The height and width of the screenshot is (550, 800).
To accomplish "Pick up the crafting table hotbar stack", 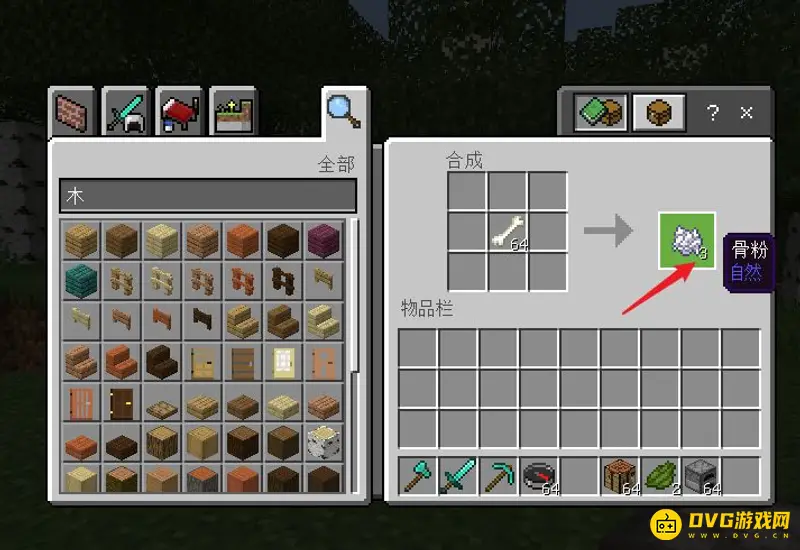I will (x=620, y=477).
